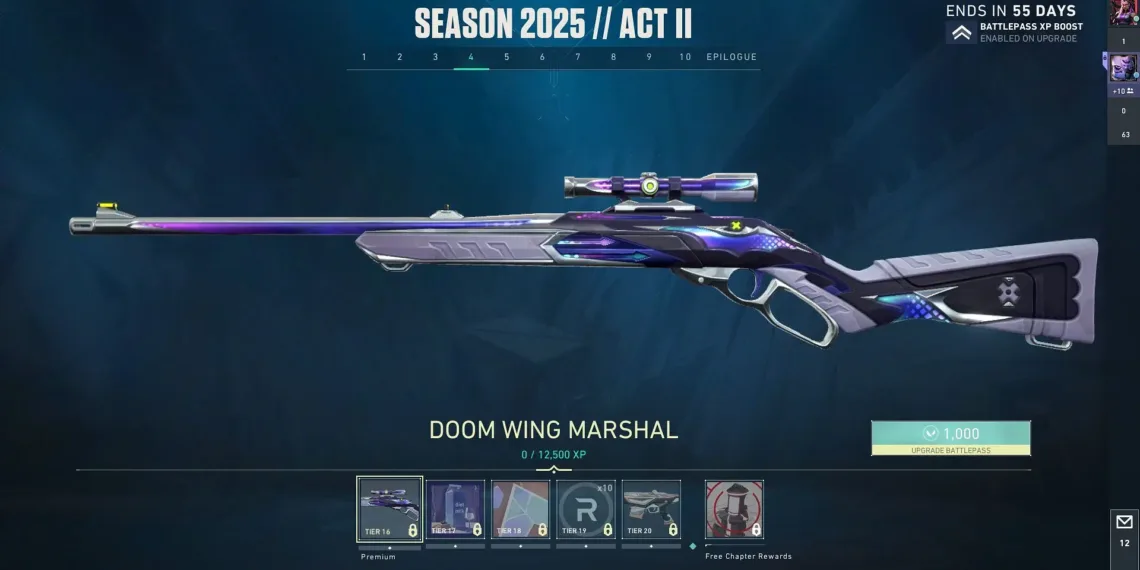Upgrade the battlepass for 1,000 VP
1140x570 pixels.
click(x=950, y=437)
